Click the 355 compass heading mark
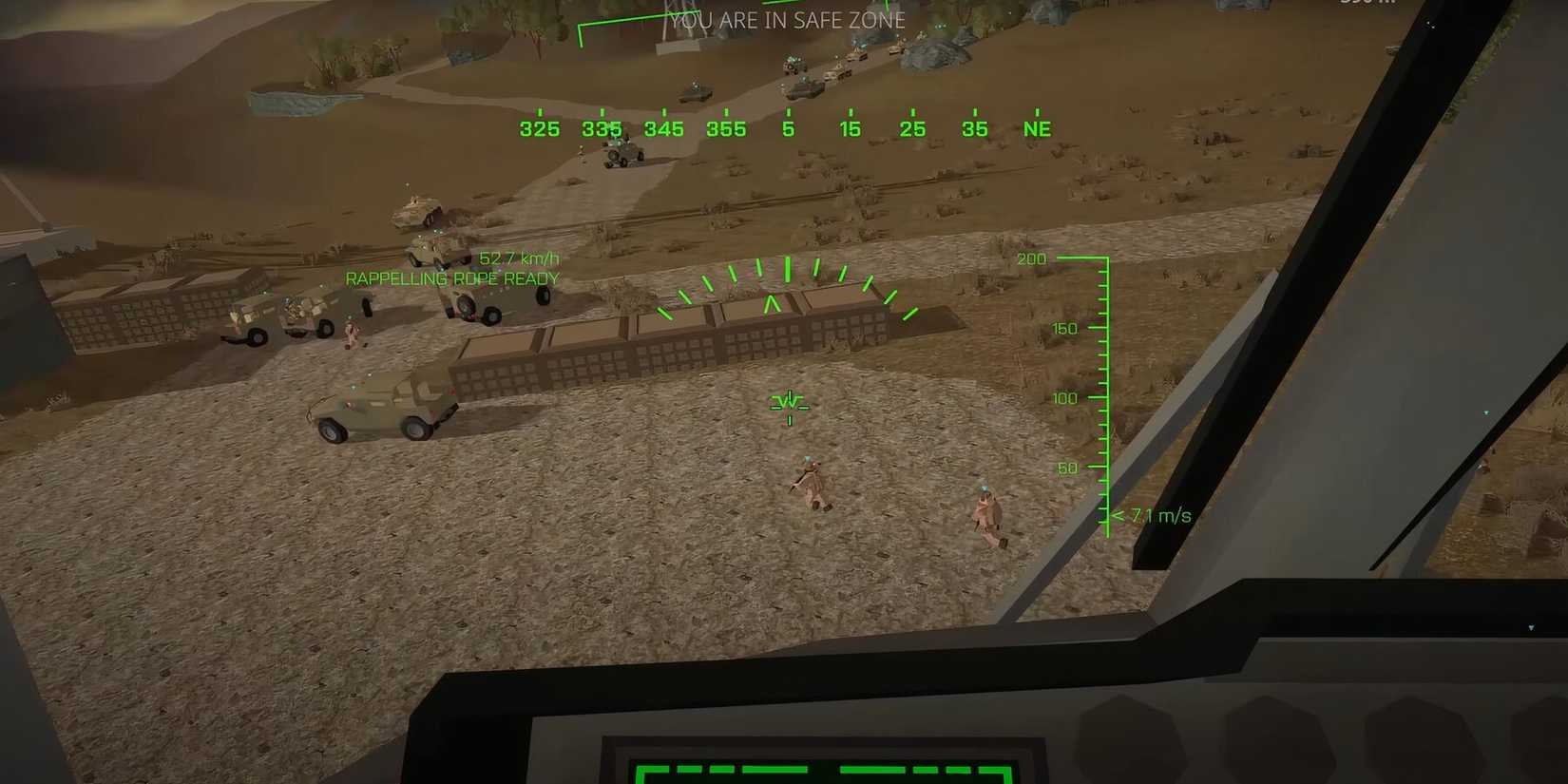 pos(726,128)
